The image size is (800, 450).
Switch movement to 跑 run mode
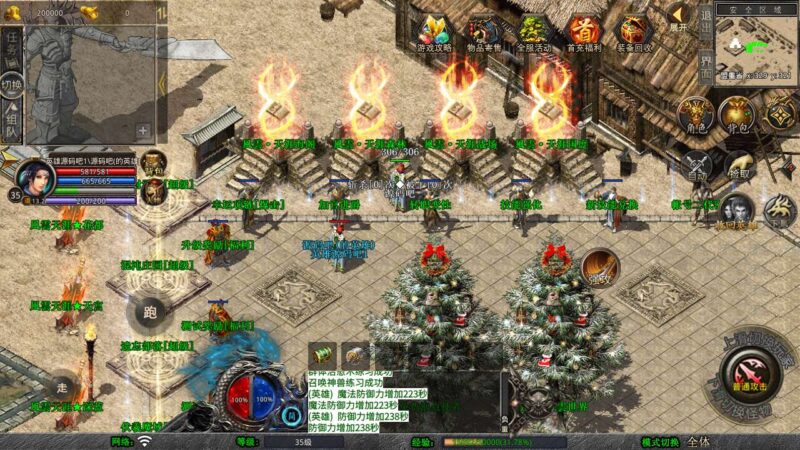(x=151, y=311)
